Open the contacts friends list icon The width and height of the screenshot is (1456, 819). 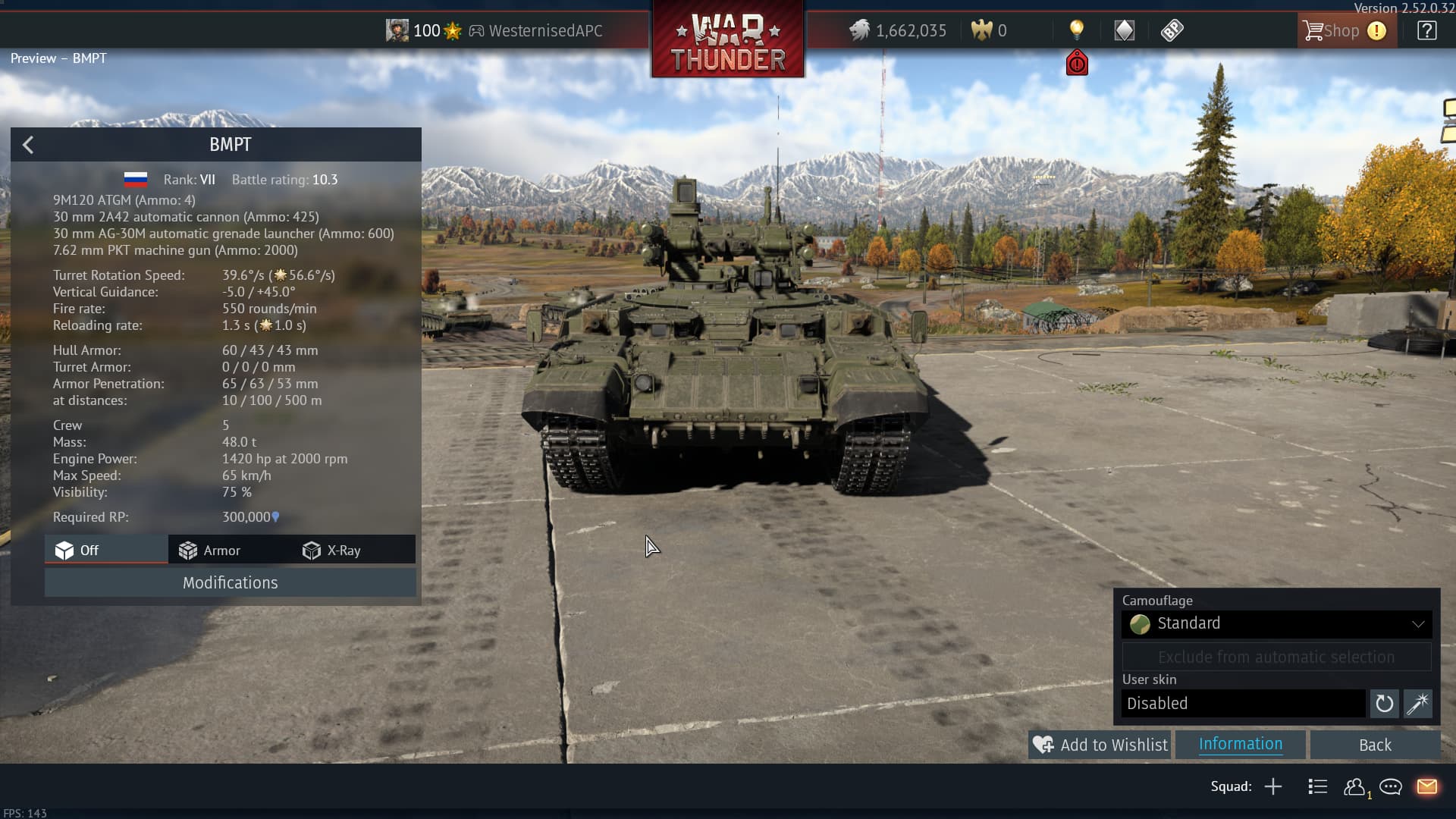[1354, 786]
